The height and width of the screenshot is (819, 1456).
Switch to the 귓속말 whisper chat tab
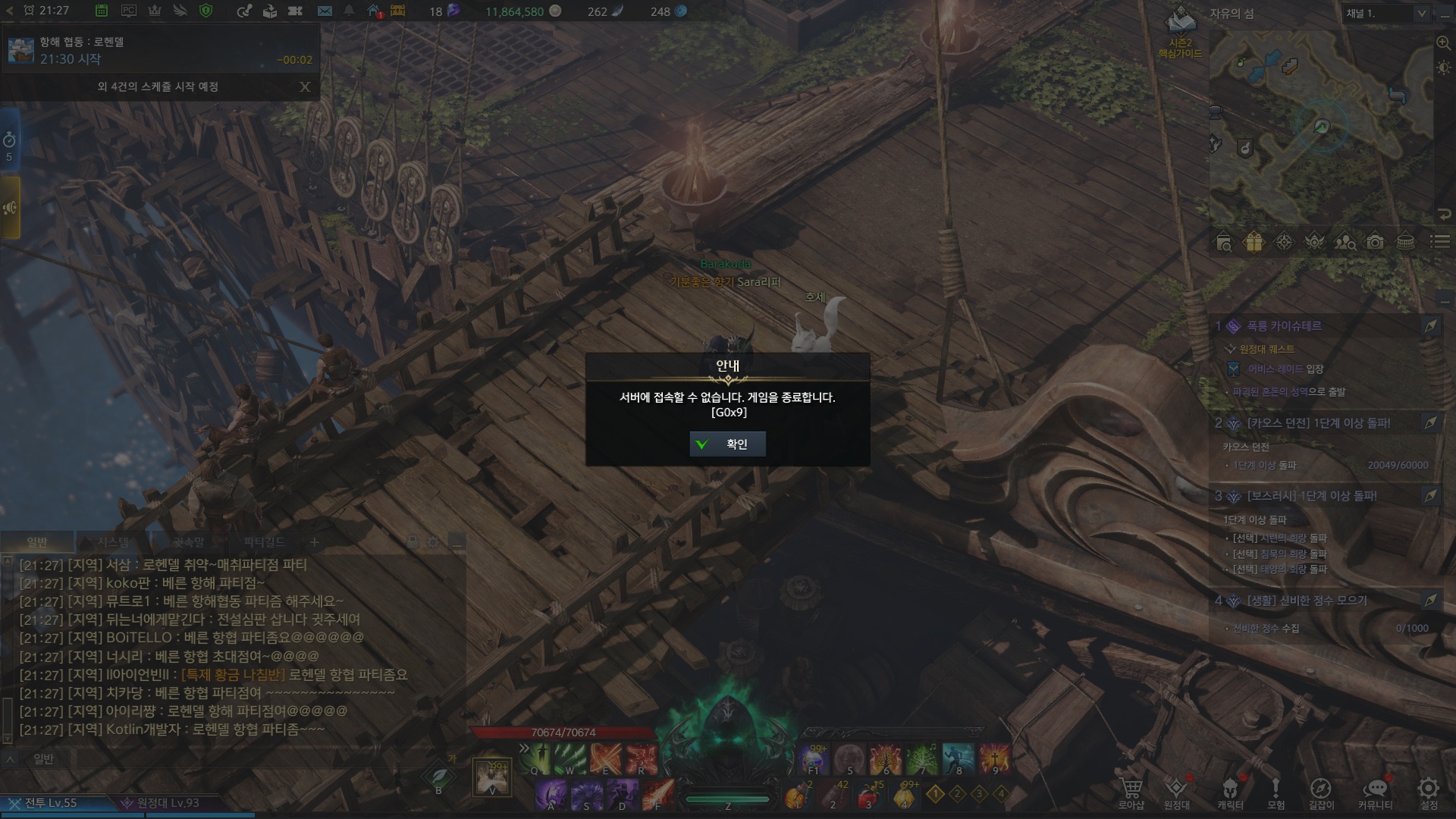tap(188, 542)
